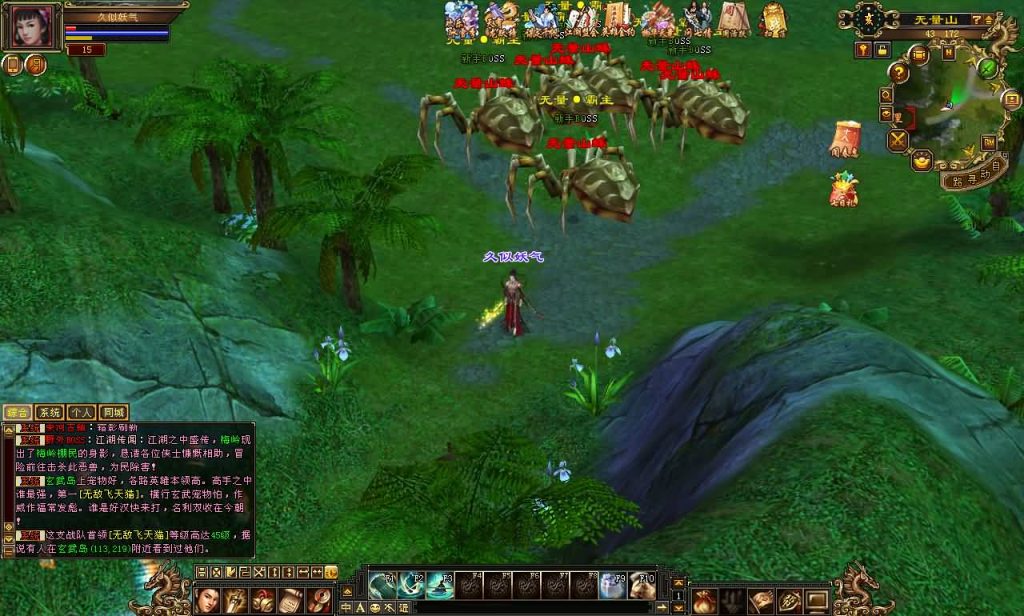Click the player character portrait

pyautogui.click(x=31, y=26)
